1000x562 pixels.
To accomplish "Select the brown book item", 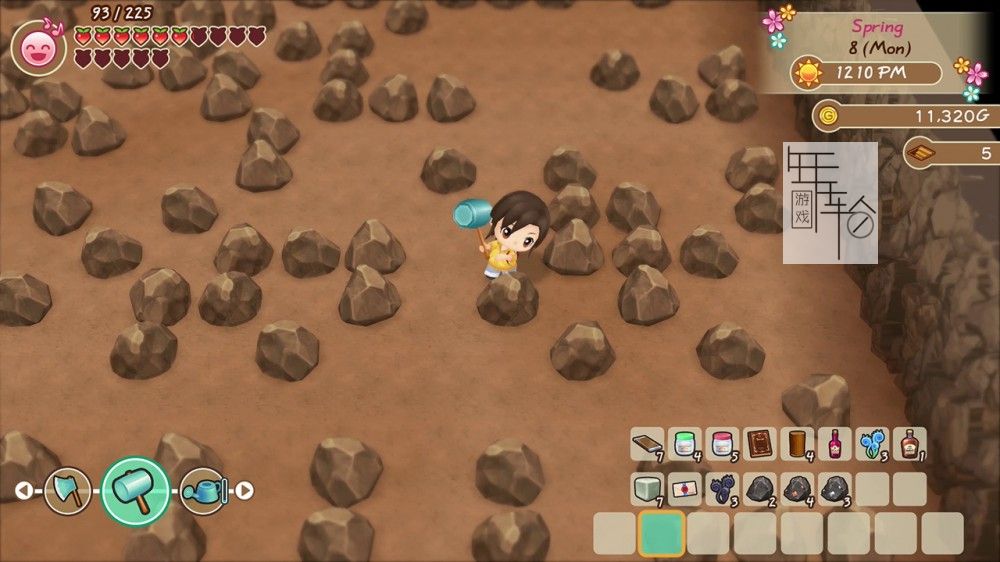I will tap(760, 443).
